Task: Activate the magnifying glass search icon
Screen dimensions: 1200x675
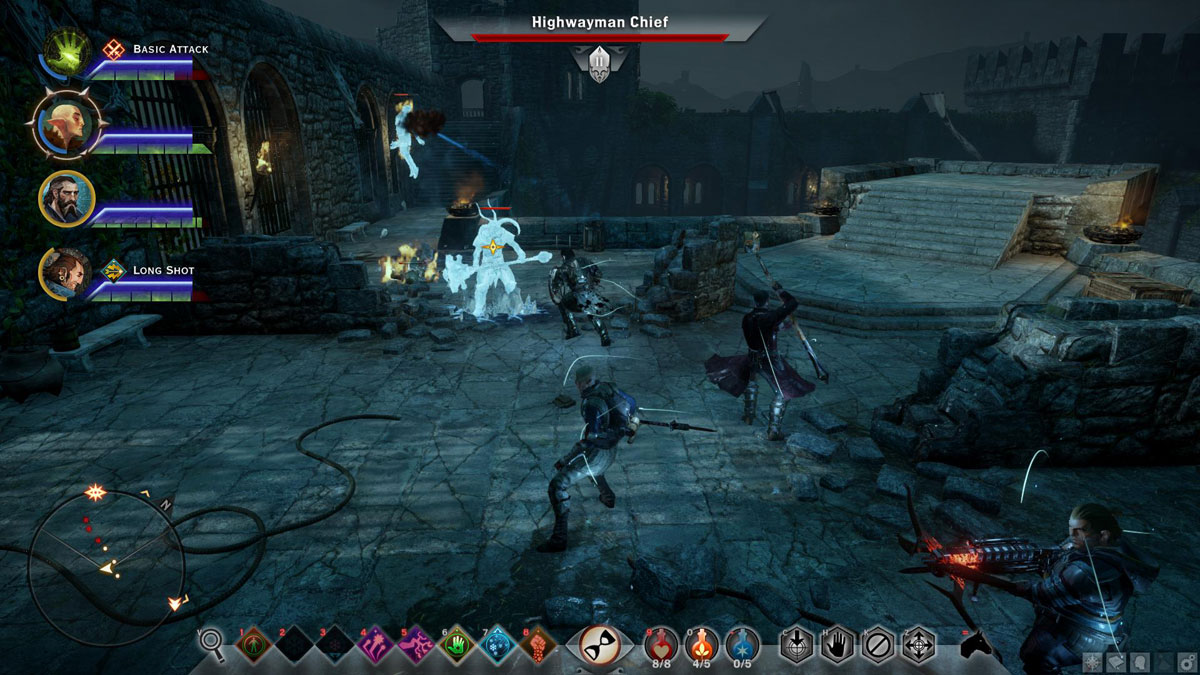Action: pos(212,644)
